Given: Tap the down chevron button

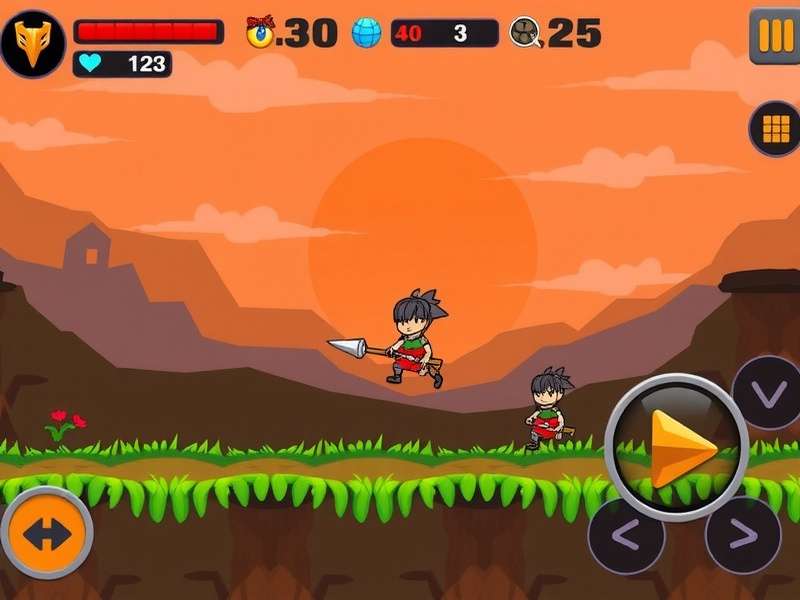Looking at the screenshot, I should [768, 393].
